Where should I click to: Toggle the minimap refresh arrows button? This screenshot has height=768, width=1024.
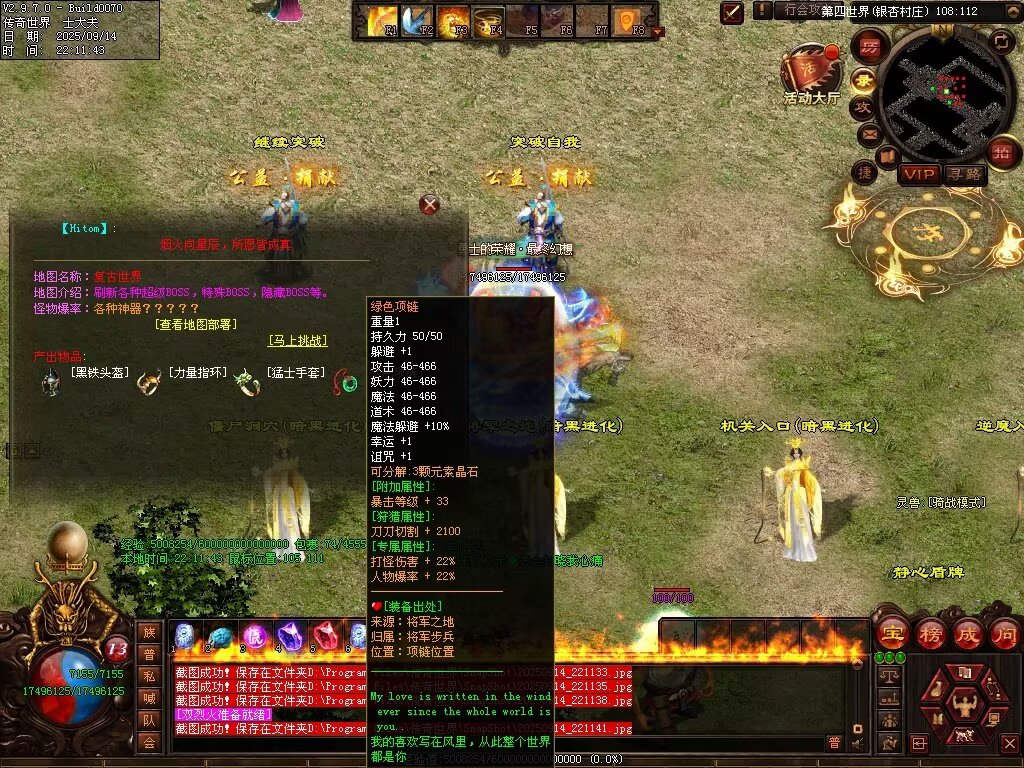pyautogui.click(x=1002, y=41)
